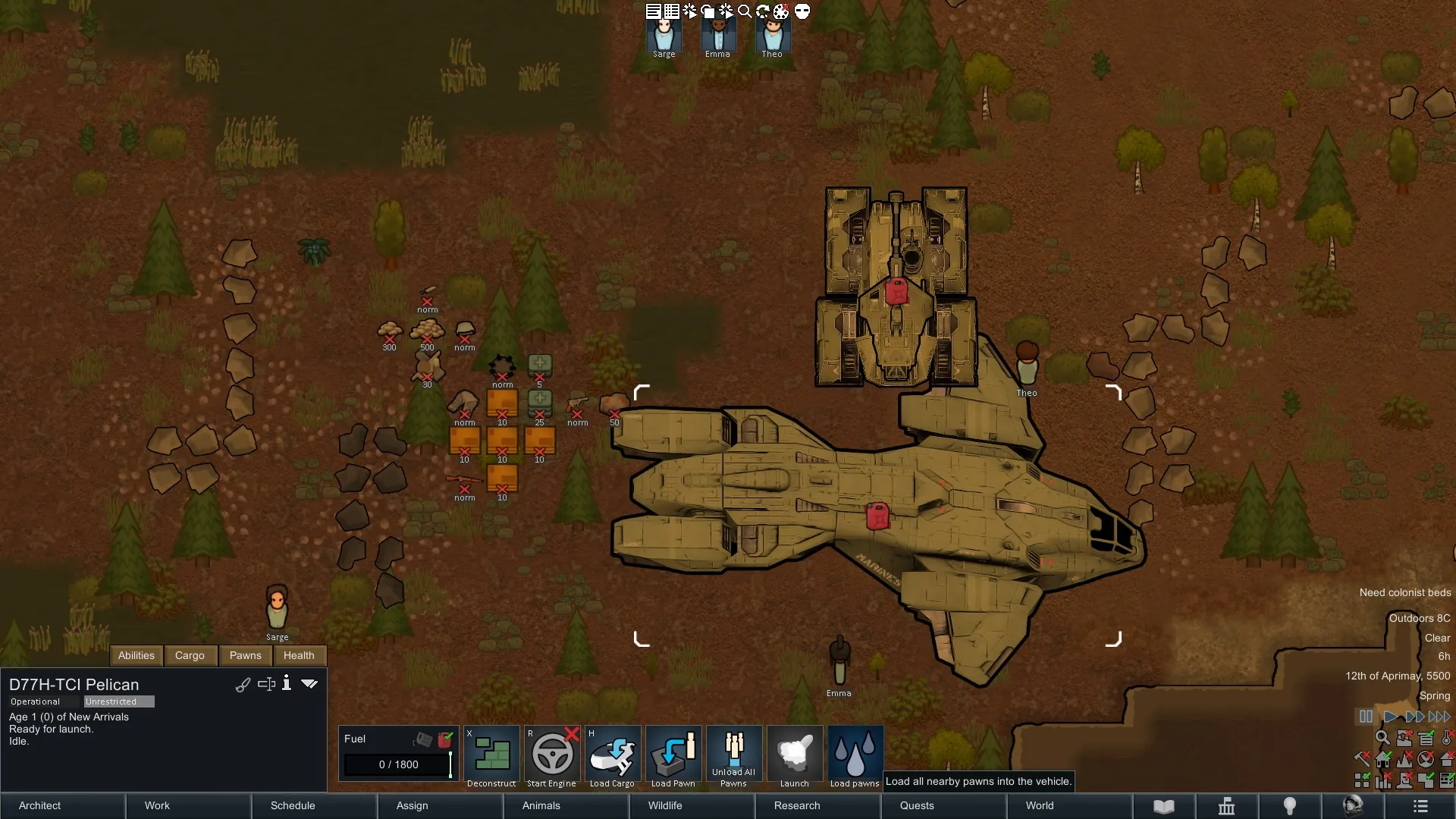Deconstruct the selected Pelican
Viewport: 1456px width, 819px height.
[491, 755]
